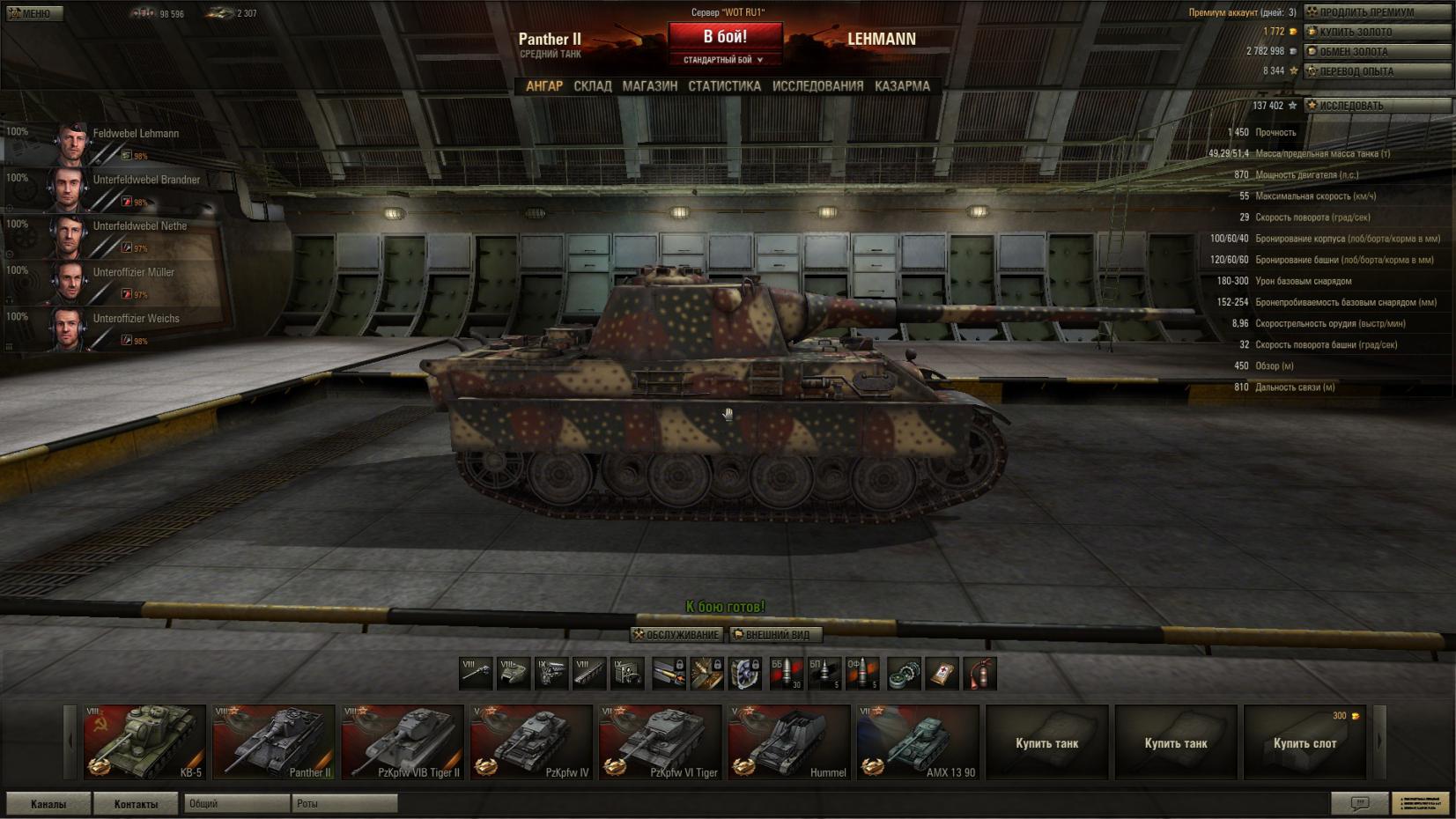Open the КАЗАРМА tab

pos(902,86)
